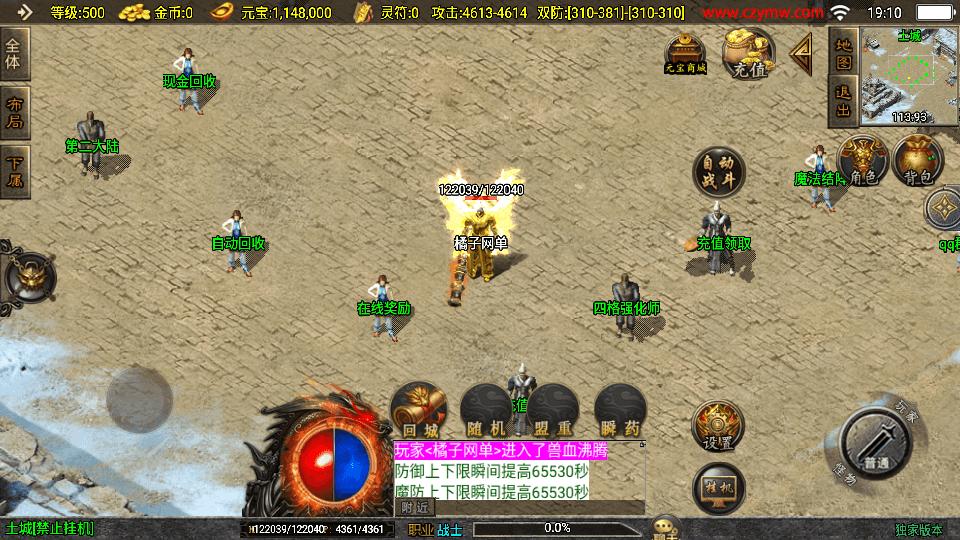Tap the 盟重 teleport button
Image resolution: width=960 pixels, height=540 pixels.
tap(552, 411)
